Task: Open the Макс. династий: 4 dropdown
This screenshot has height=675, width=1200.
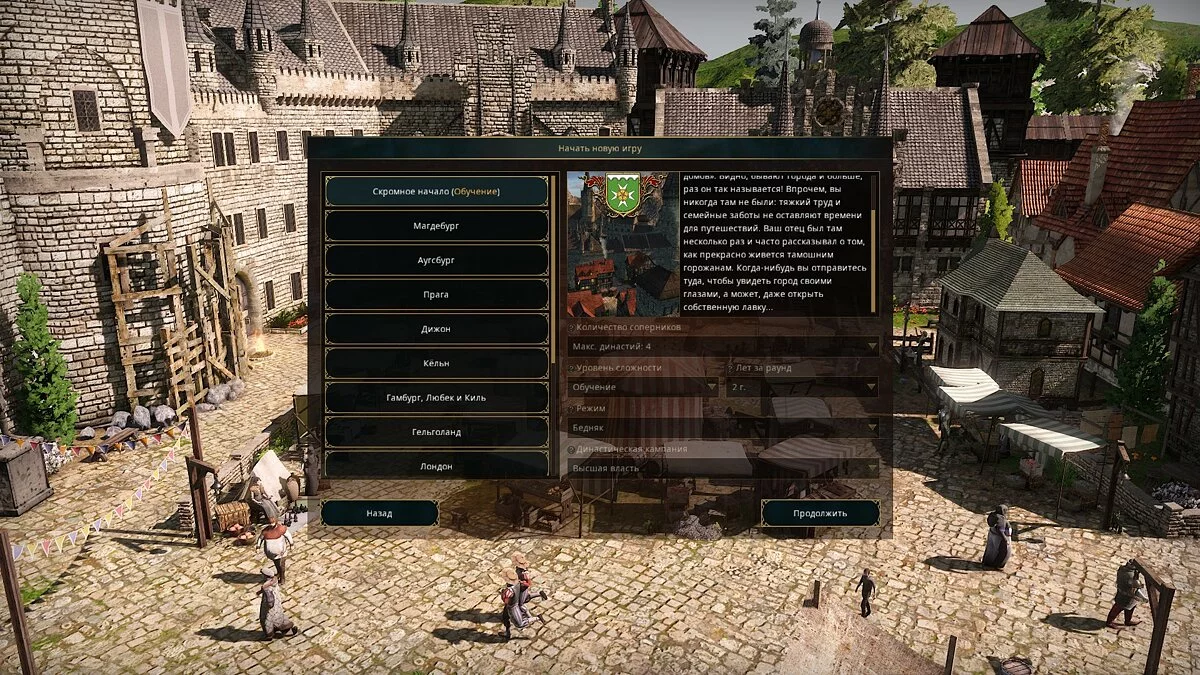Action: [x=723, y=346]
